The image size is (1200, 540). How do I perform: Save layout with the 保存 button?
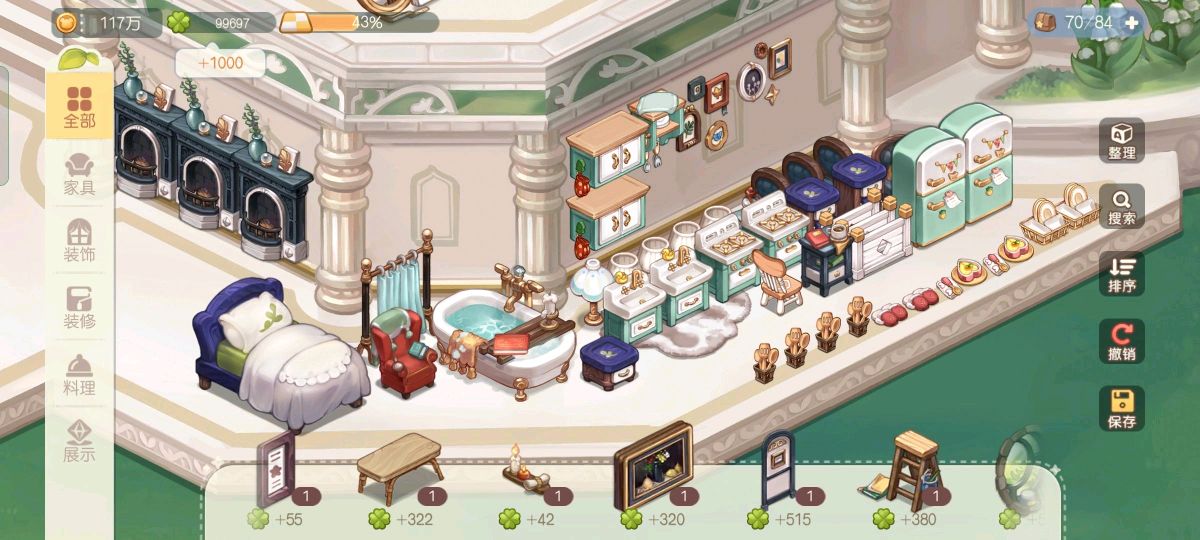tap(1122, 408)
